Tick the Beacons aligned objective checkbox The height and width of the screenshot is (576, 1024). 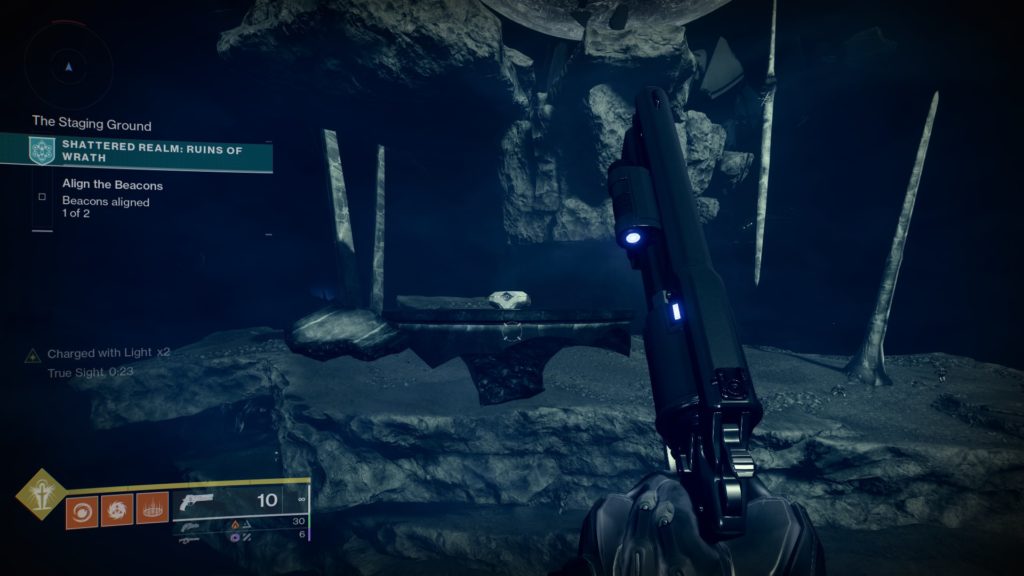pos(42,197)
